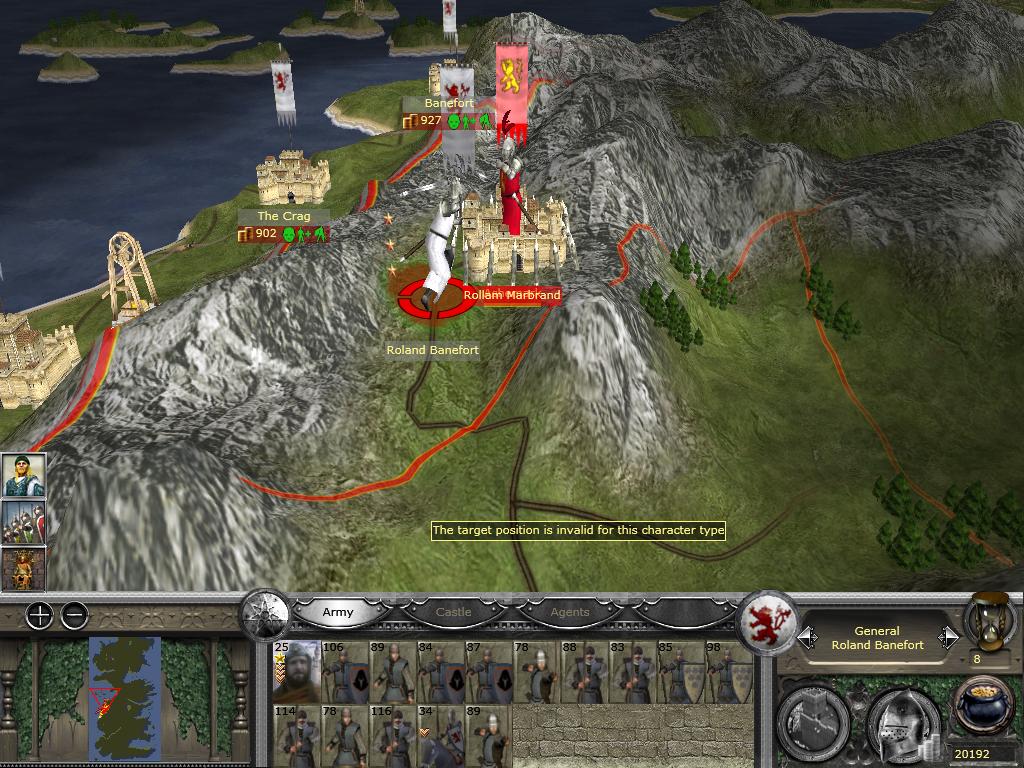This screenshot has width=1024, height=768.
Task: Select General Roland Banefort's unit card
Action: point(296,672)
